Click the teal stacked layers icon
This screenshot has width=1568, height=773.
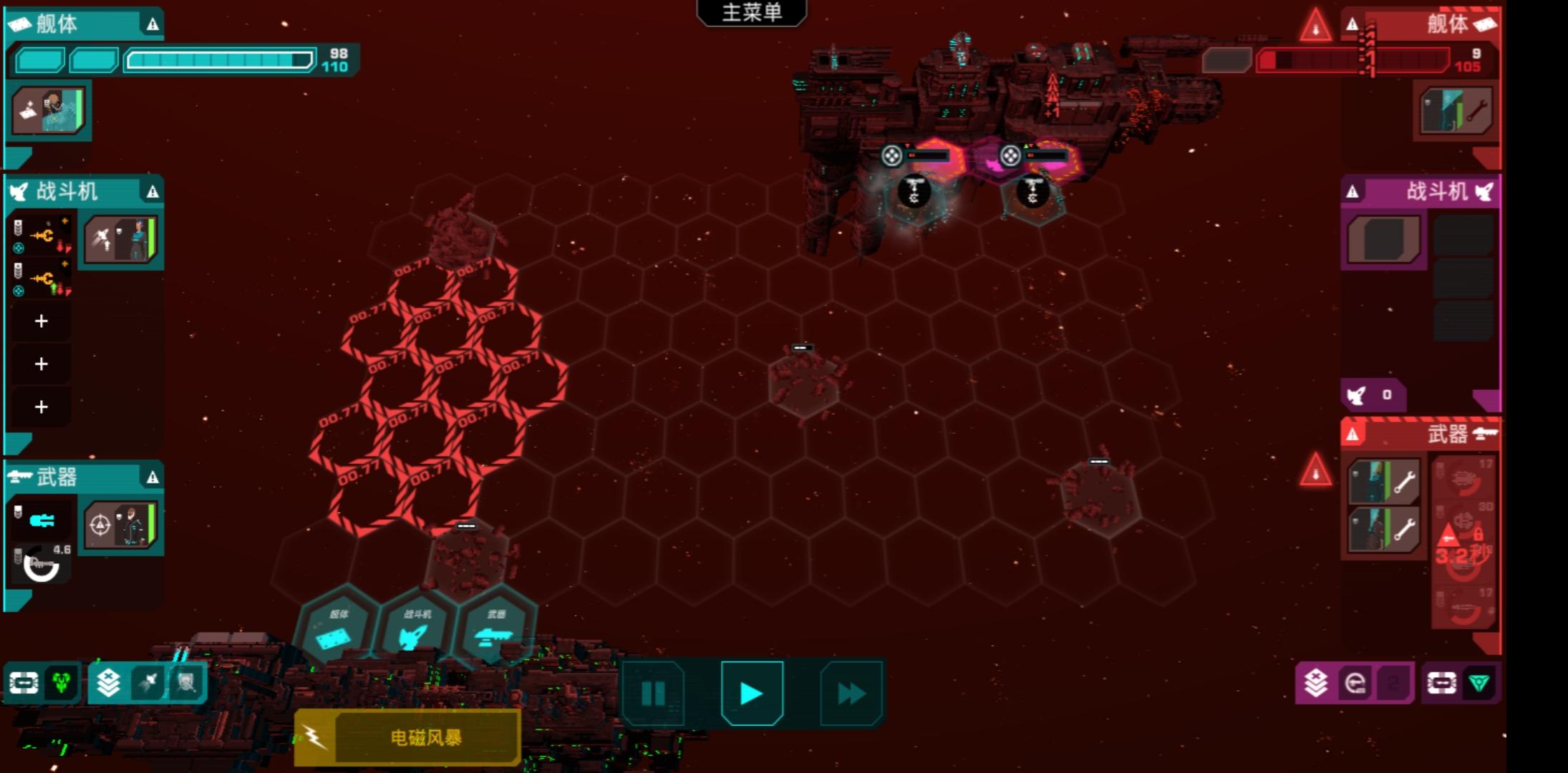pos(108,683)
